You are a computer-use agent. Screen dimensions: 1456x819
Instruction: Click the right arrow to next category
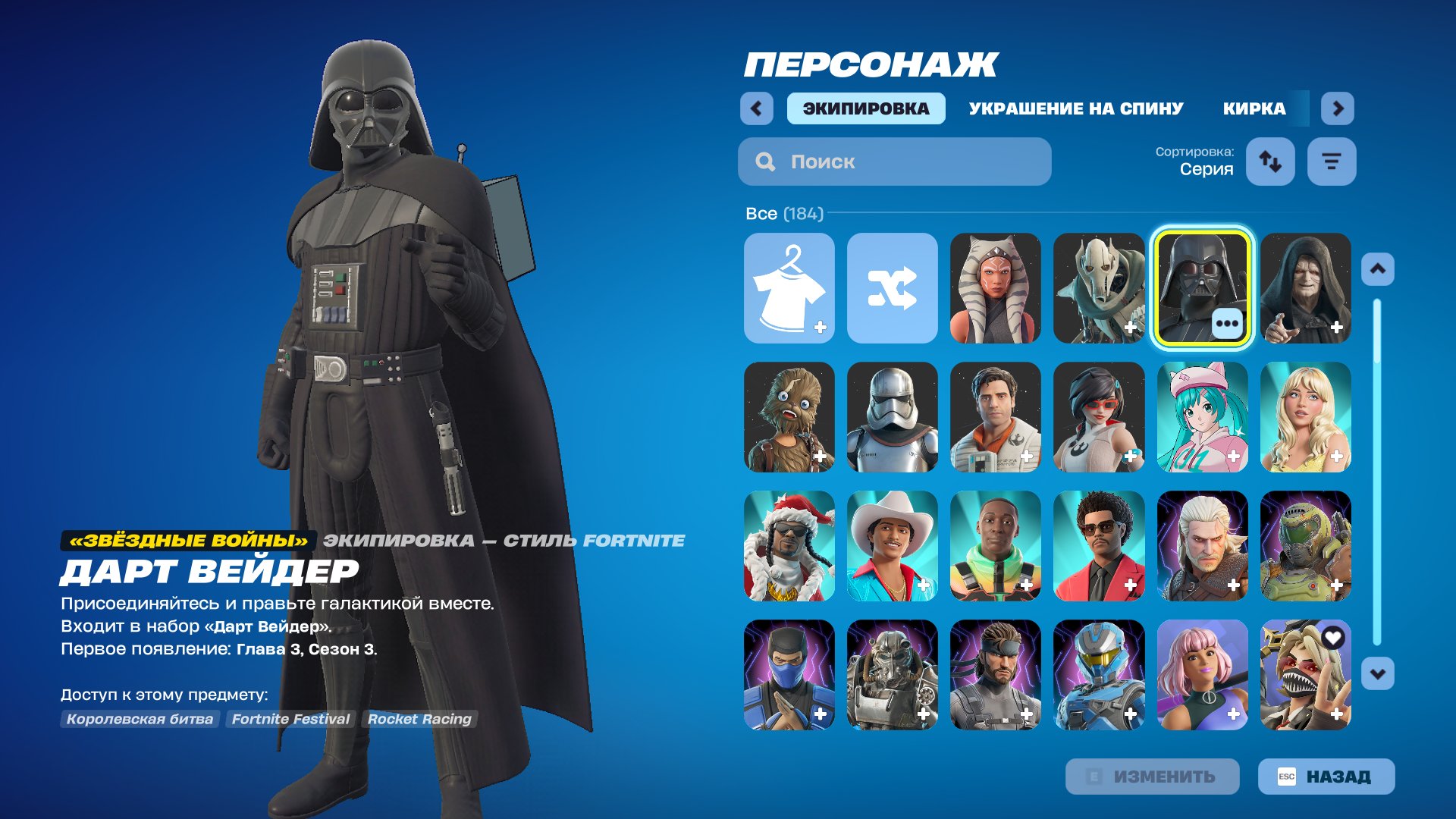pyautogui.click(x=1337, y=108)
